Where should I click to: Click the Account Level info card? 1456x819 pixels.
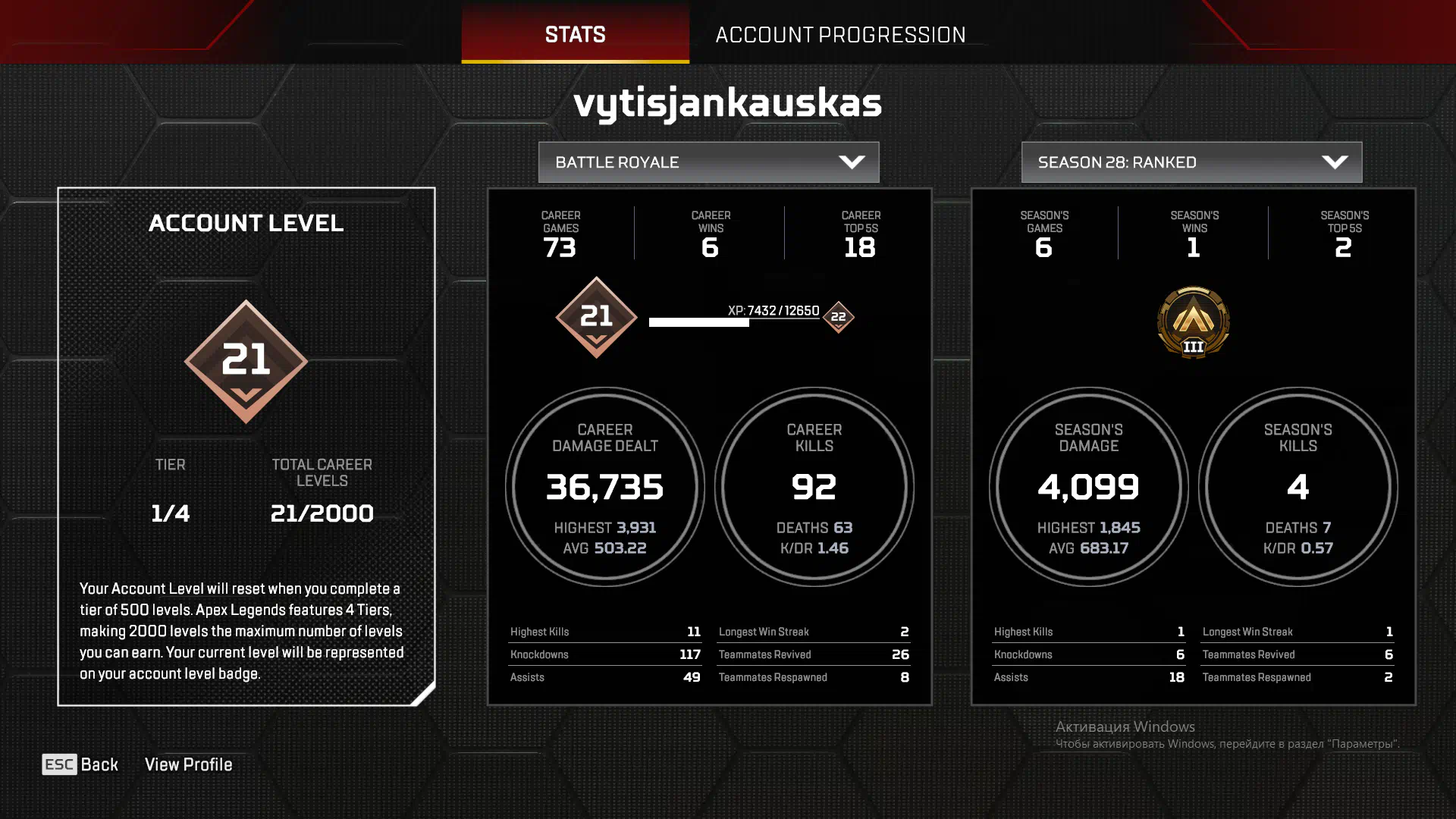pyautogui.click(x=246, y=446)
